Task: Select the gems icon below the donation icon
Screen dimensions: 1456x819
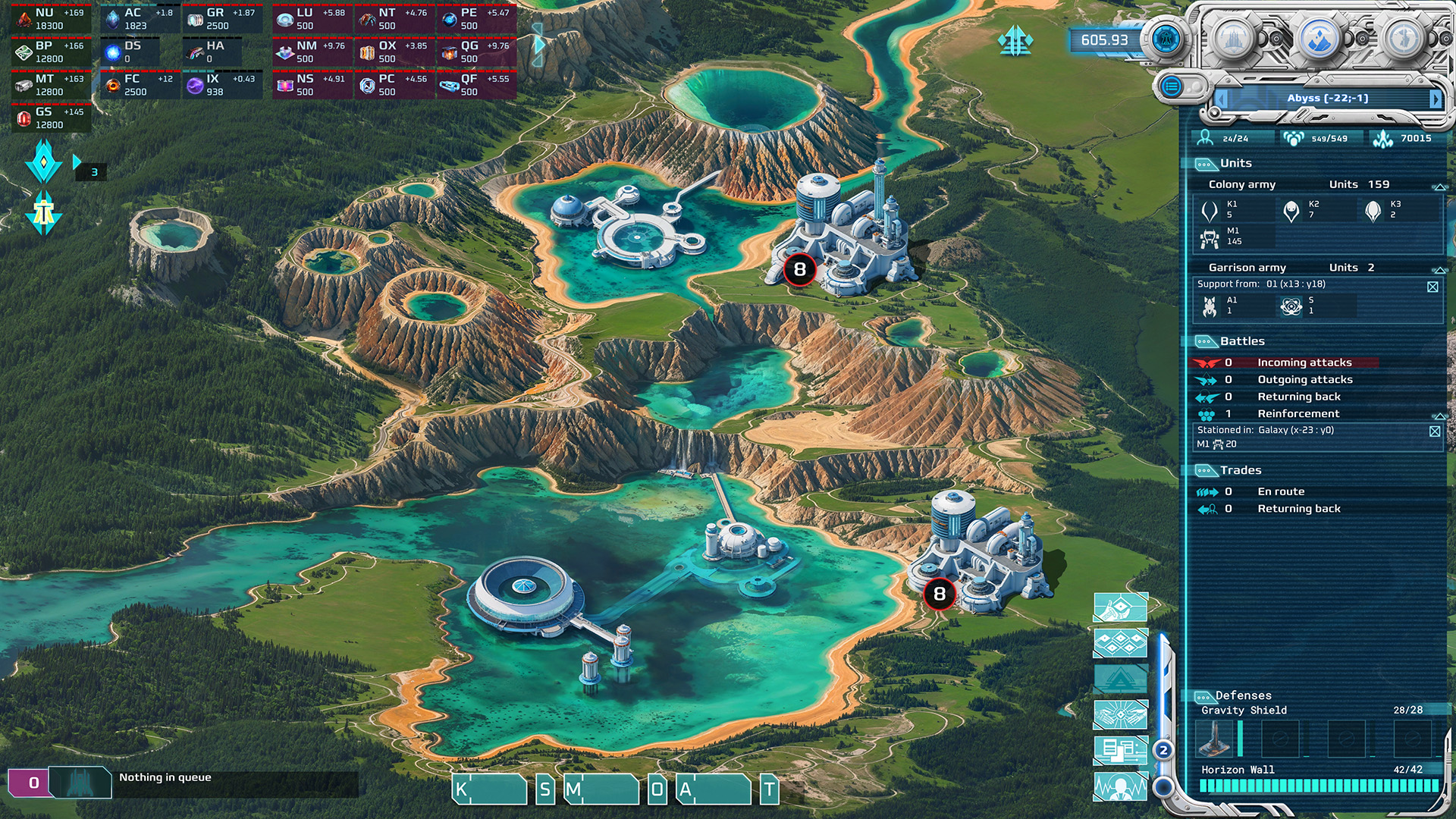Action: click(x=1120, y=642)
